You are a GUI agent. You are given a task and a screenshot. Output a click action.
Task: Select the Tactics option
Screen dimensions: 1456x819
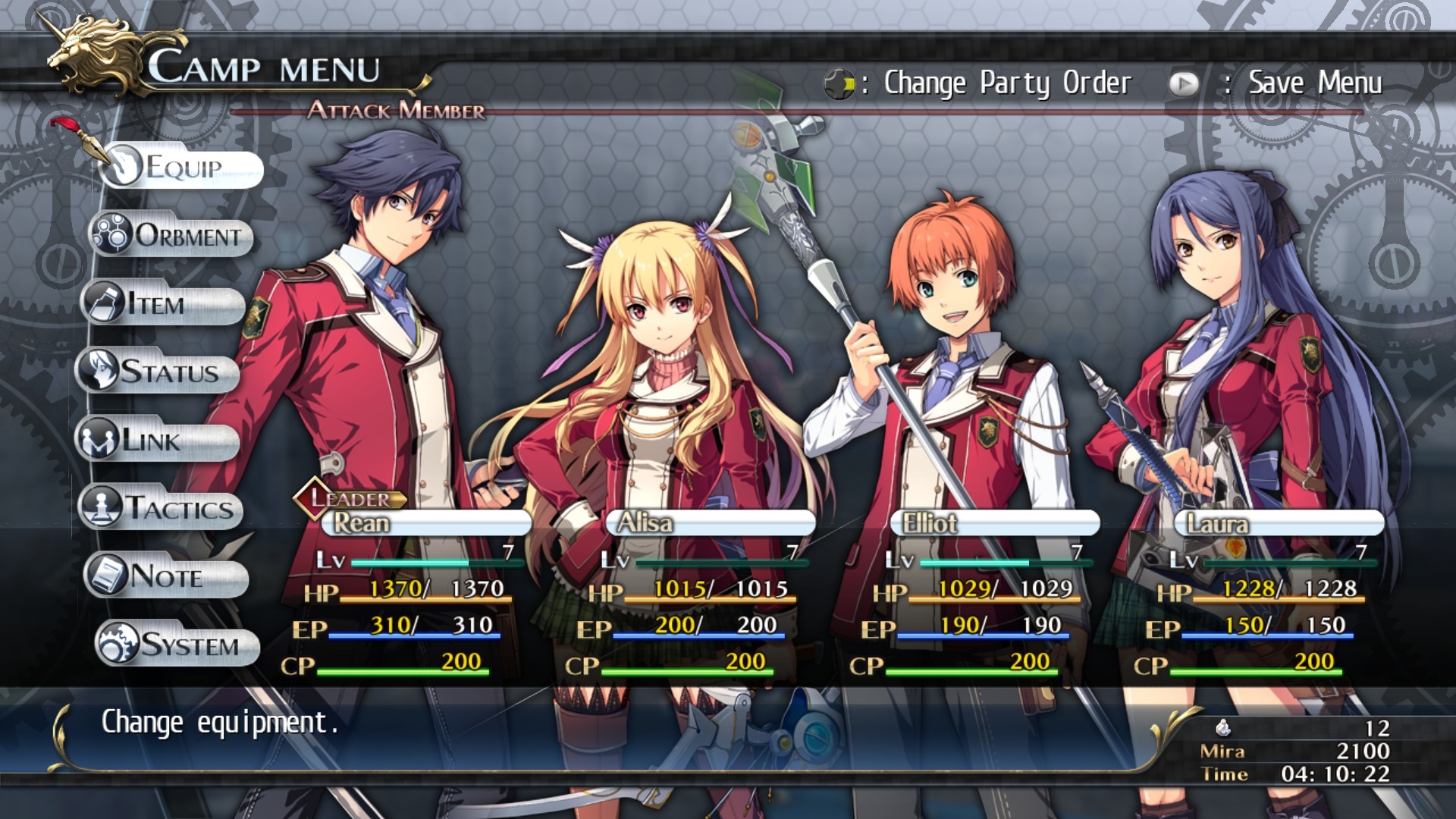[x=162, y=508]
